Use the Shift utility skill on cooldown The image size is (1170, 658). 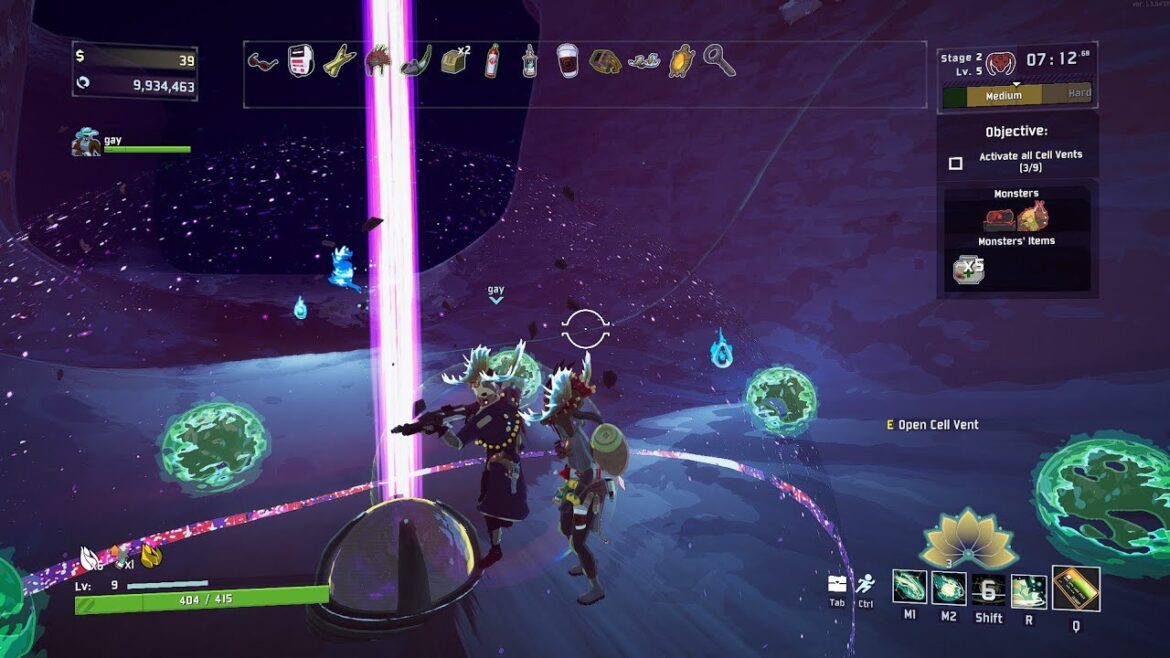[x=988, y=589]
